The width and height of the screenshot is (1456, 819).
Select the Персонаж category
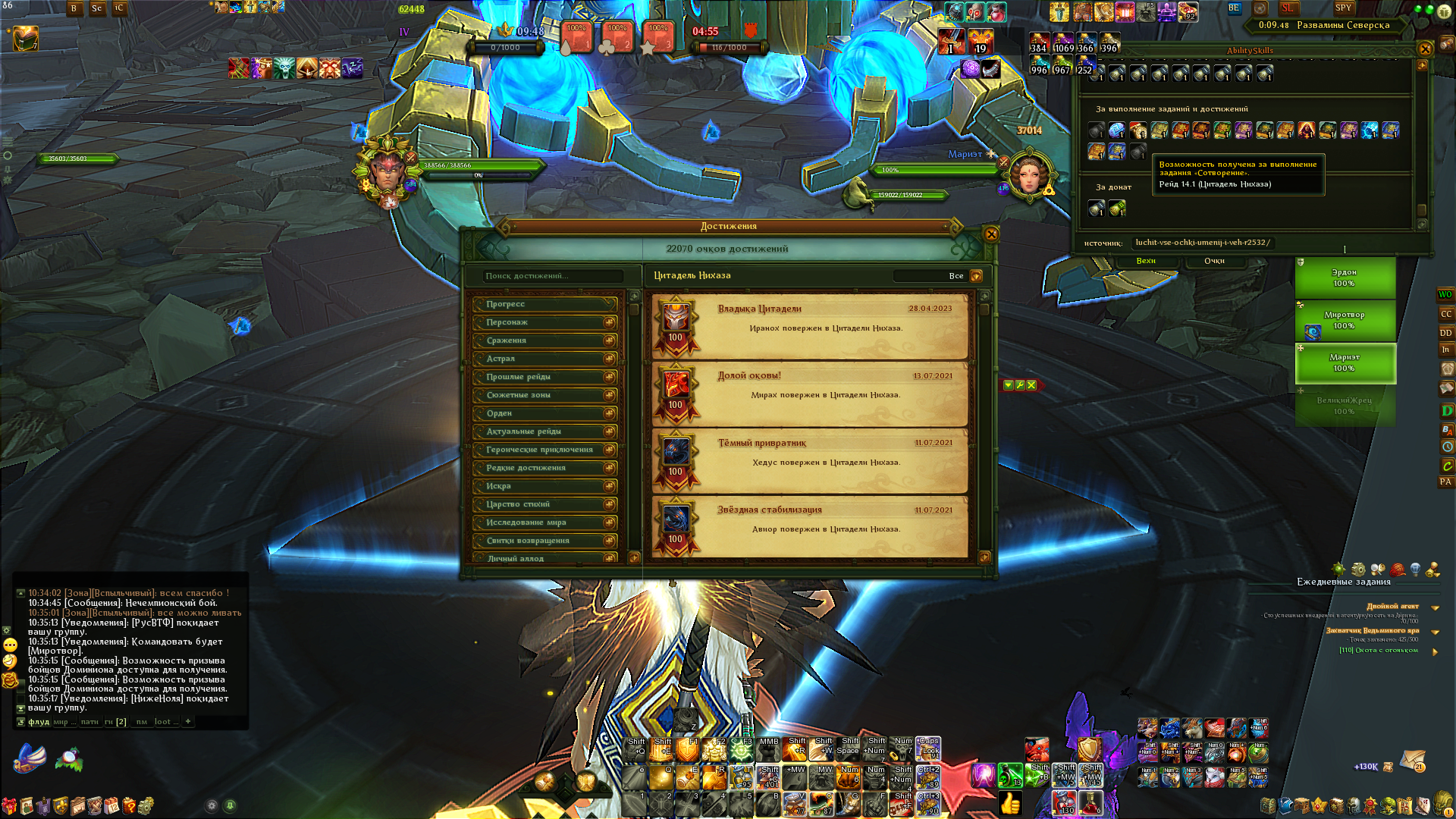click(544, 322)
